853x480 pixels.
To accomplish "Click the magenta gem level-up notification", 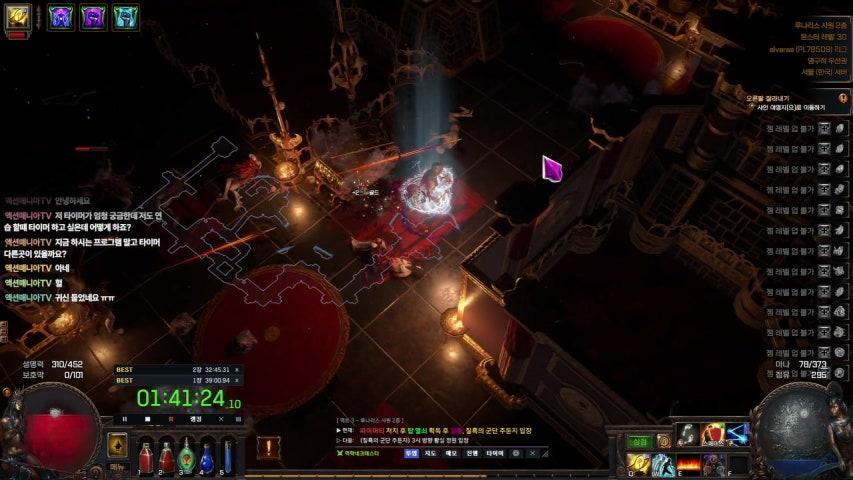I will (552, 168).
